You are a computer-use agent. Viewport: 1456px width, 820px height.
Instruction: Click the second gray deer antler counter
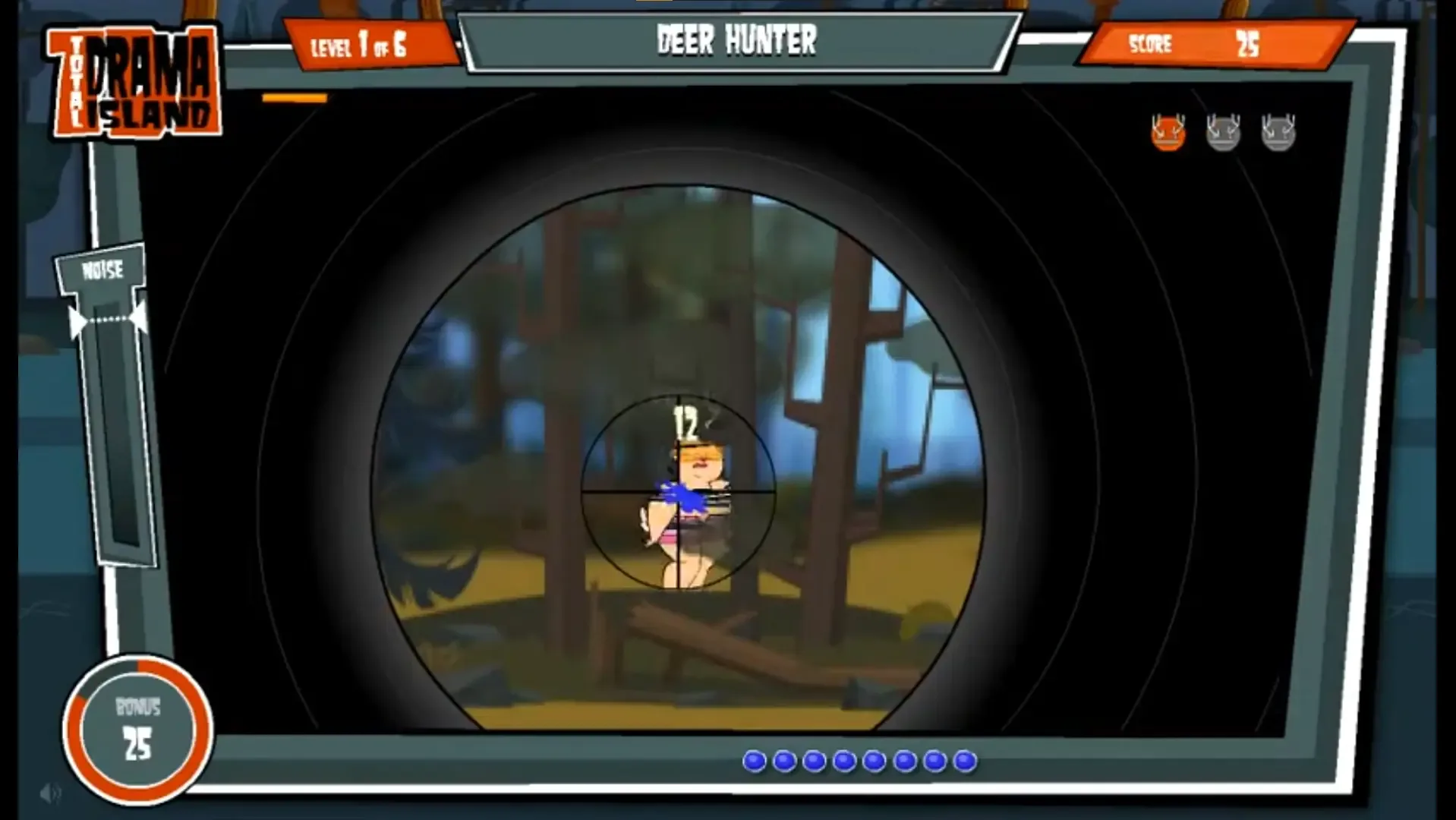point(1221,131)
